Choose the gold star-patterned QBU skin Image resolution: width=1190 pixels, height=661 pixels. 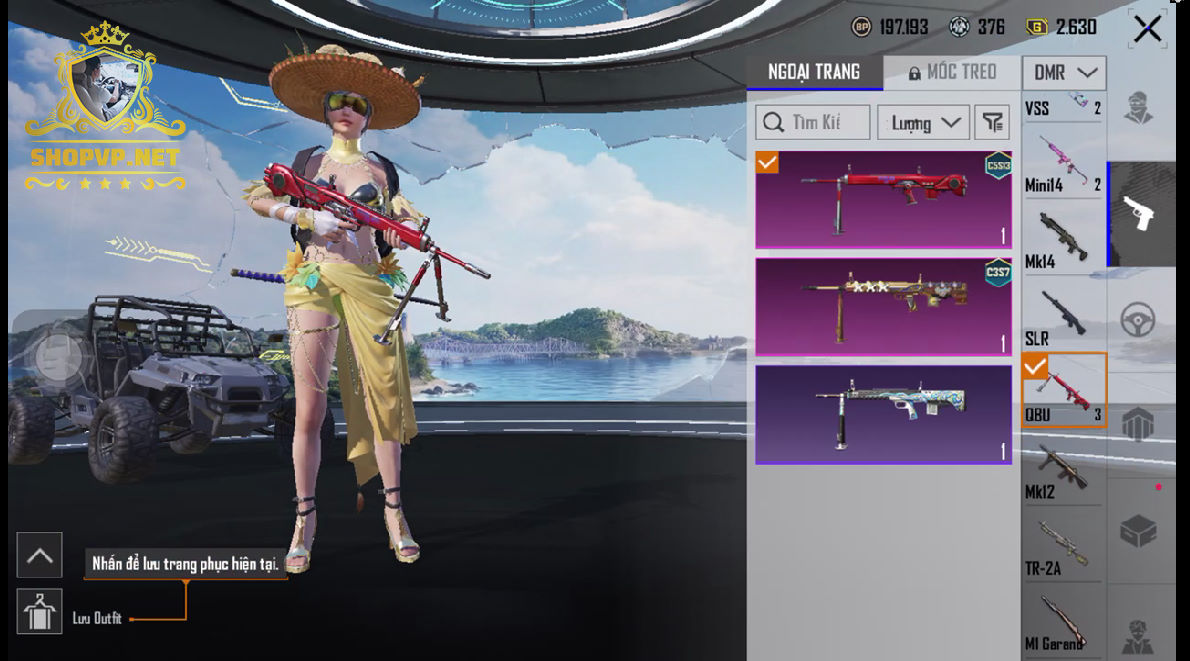(x=883, y=306)
